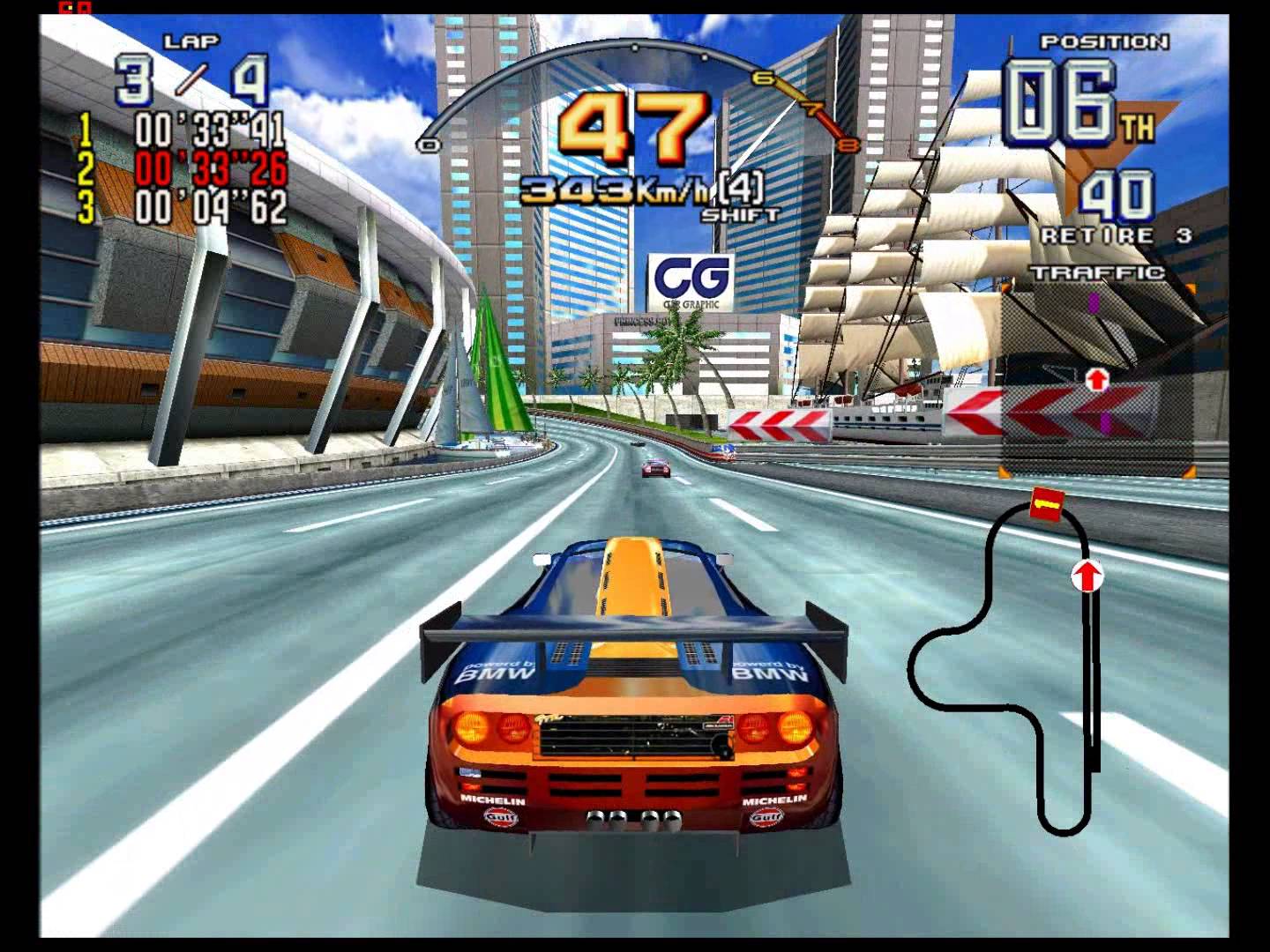Screen dimensions: 1270x952
Task: Select the red arrow player marker on track map
Action: pyautogui.click(x=1087, y=576)
